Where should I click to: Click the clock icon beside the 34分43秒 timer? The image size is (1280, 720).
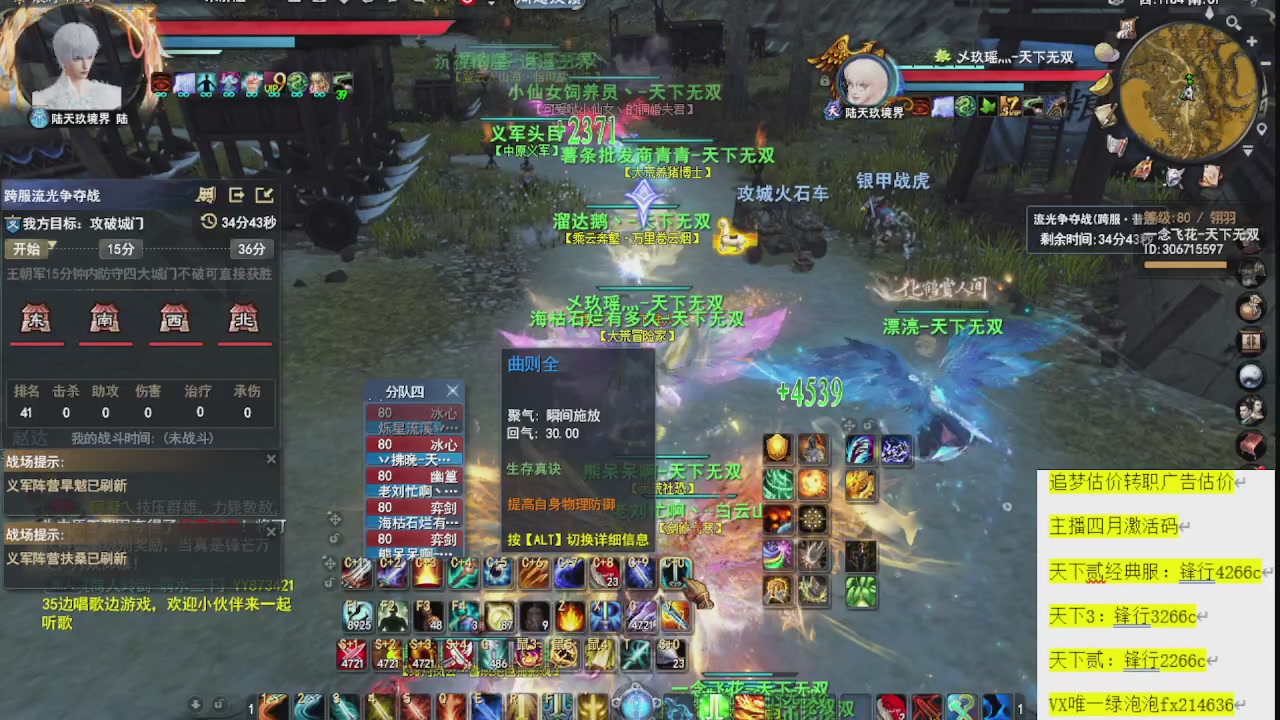209,221
